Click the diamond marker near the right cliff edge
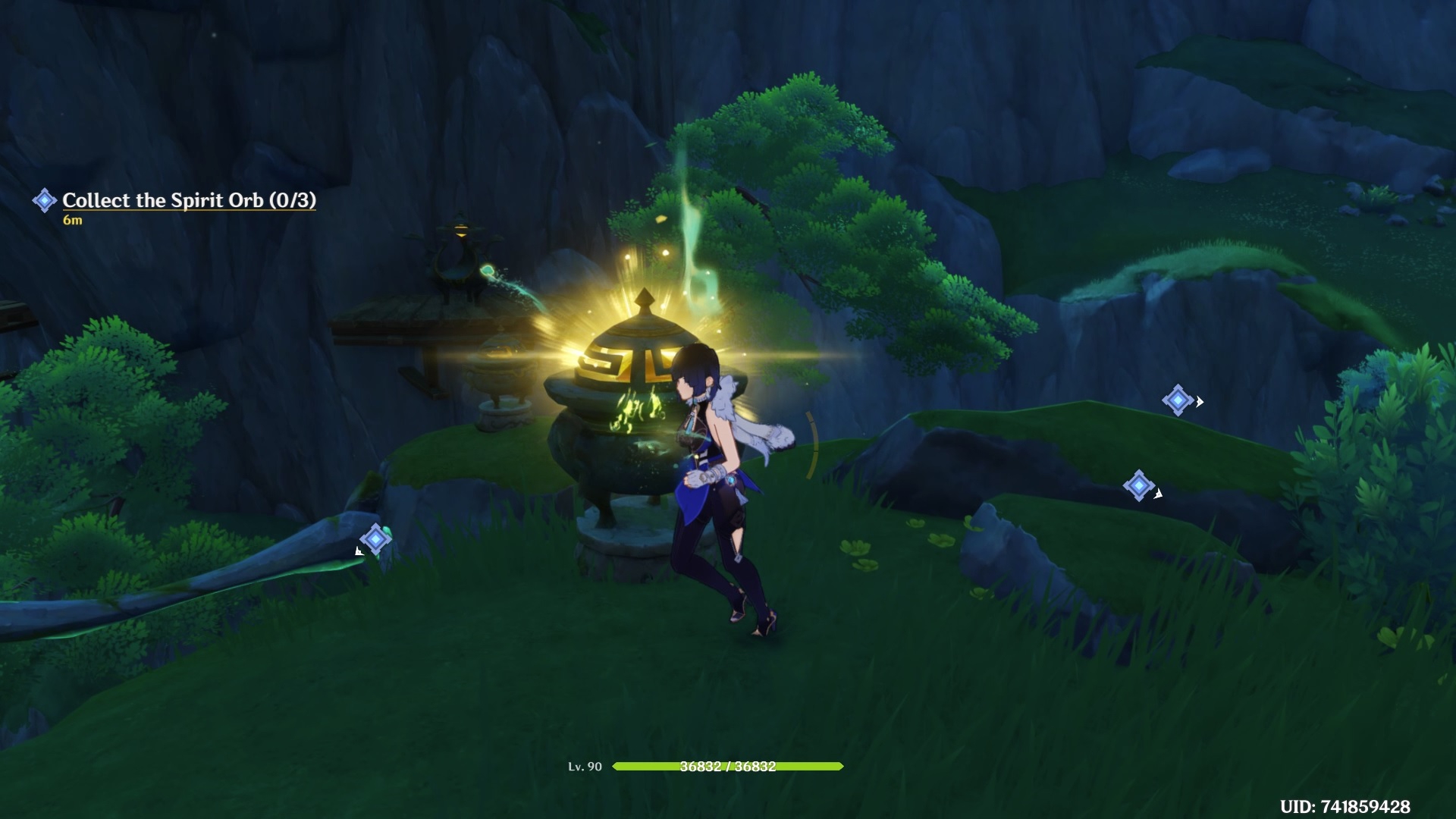Screen dimensions: 1456x819 point(1177,402)
